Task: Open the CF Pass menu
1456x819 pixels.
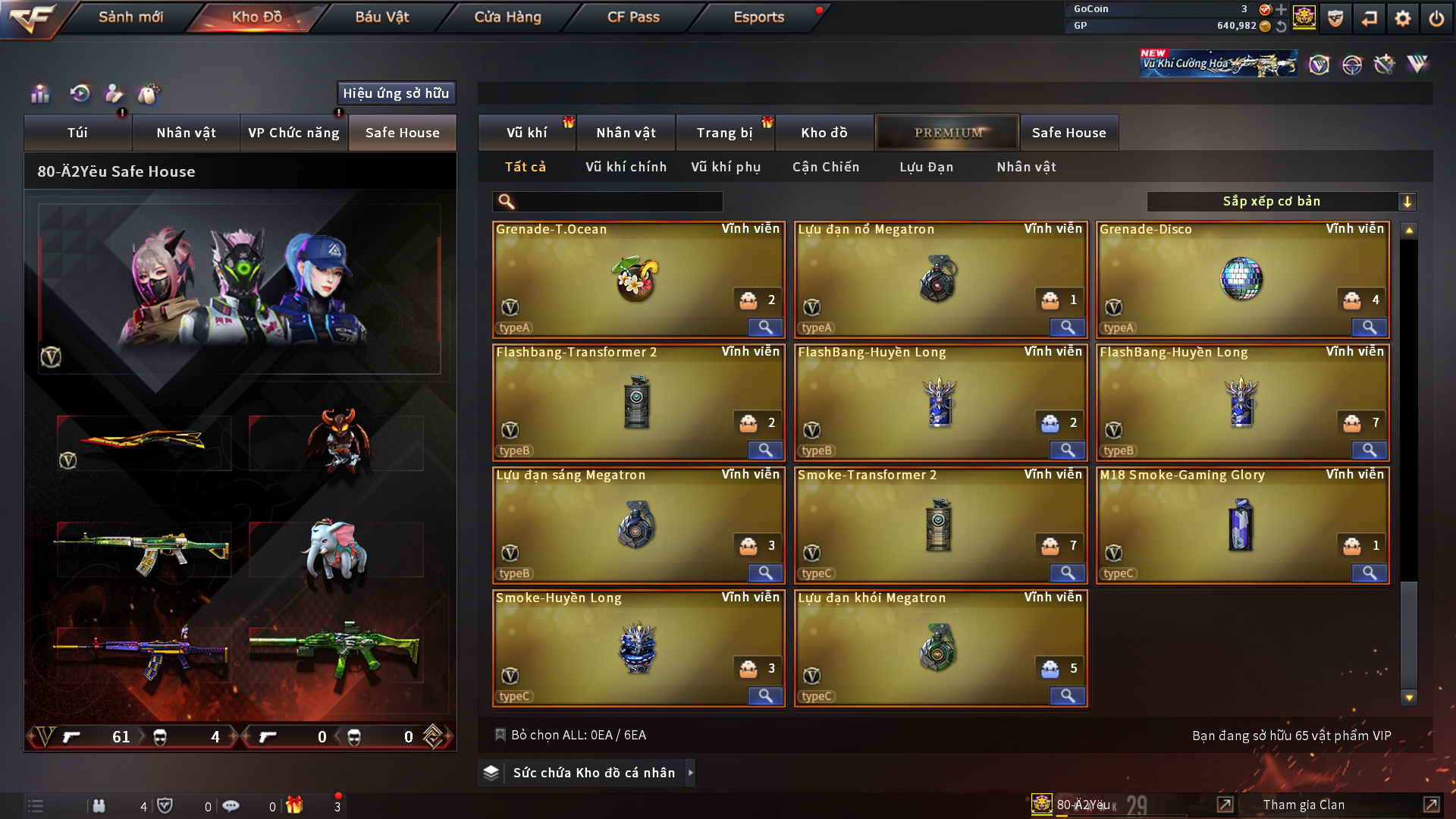Action: click(633, 17)
